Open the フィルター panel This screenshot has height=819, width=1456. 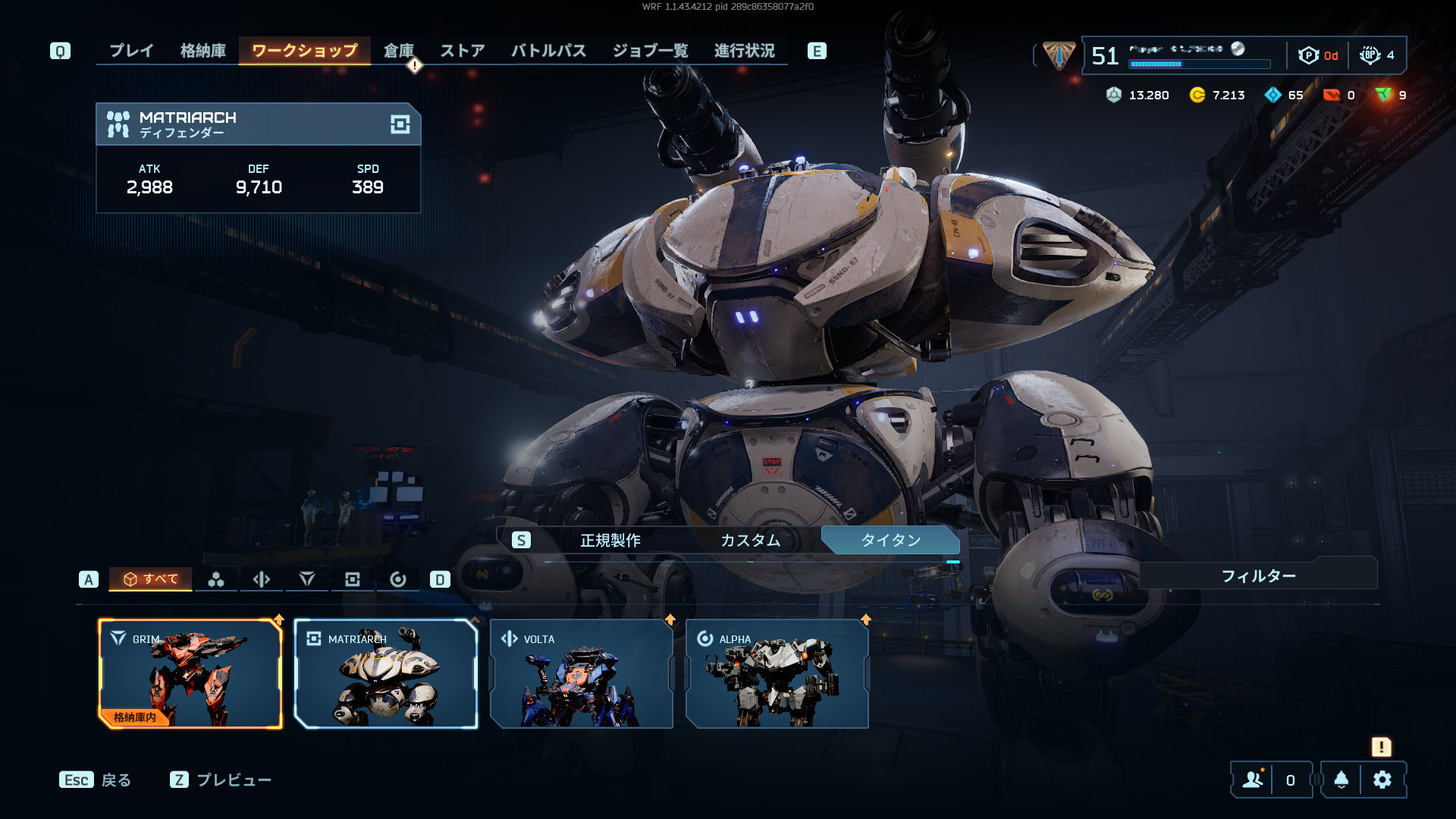pyautogui.click(x=1258, y=576)
